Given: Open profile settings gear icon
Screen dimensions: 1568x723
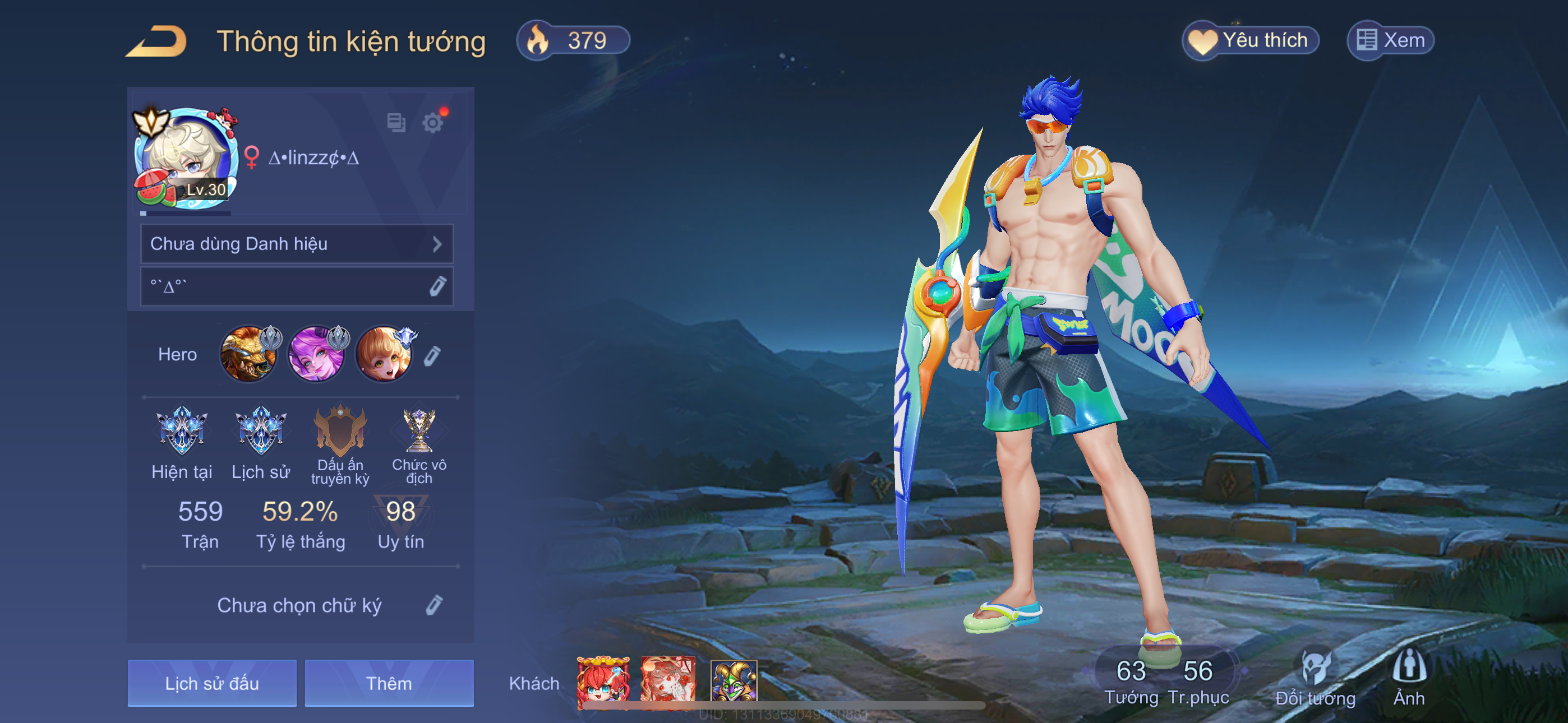Looking at the screenshot, I should [433, 123].
